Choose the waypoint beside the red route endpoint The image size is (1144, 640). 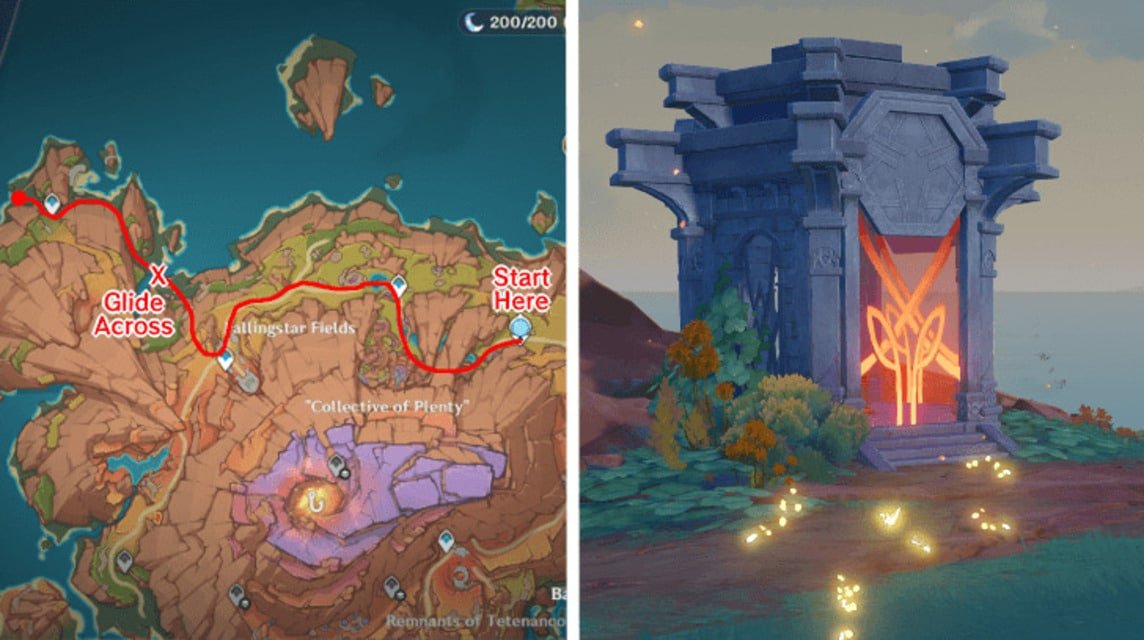coord(51,203)
